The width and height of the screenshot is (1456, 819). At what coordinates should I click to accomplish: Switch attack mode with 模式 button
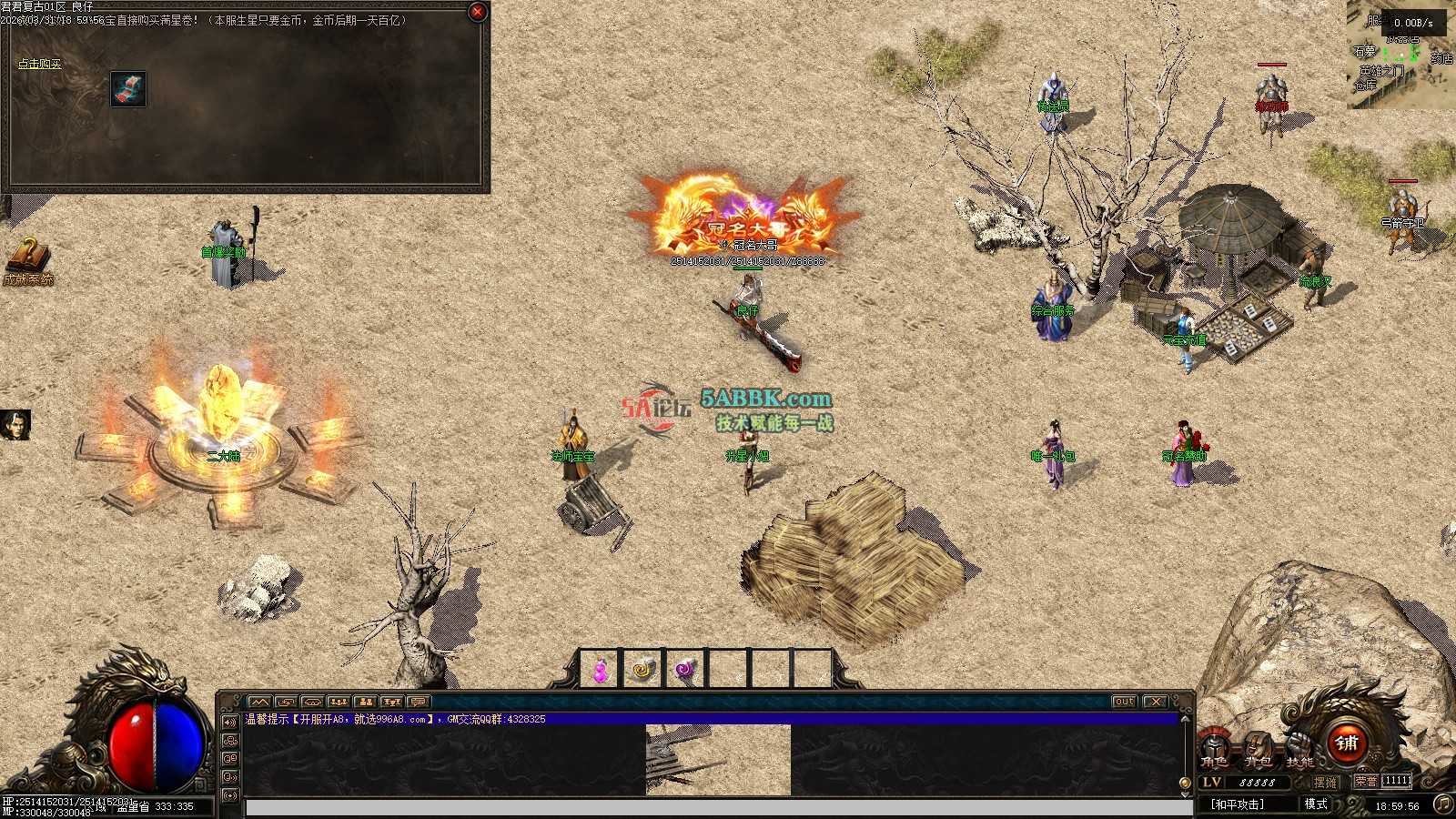tap(1316, 804)
